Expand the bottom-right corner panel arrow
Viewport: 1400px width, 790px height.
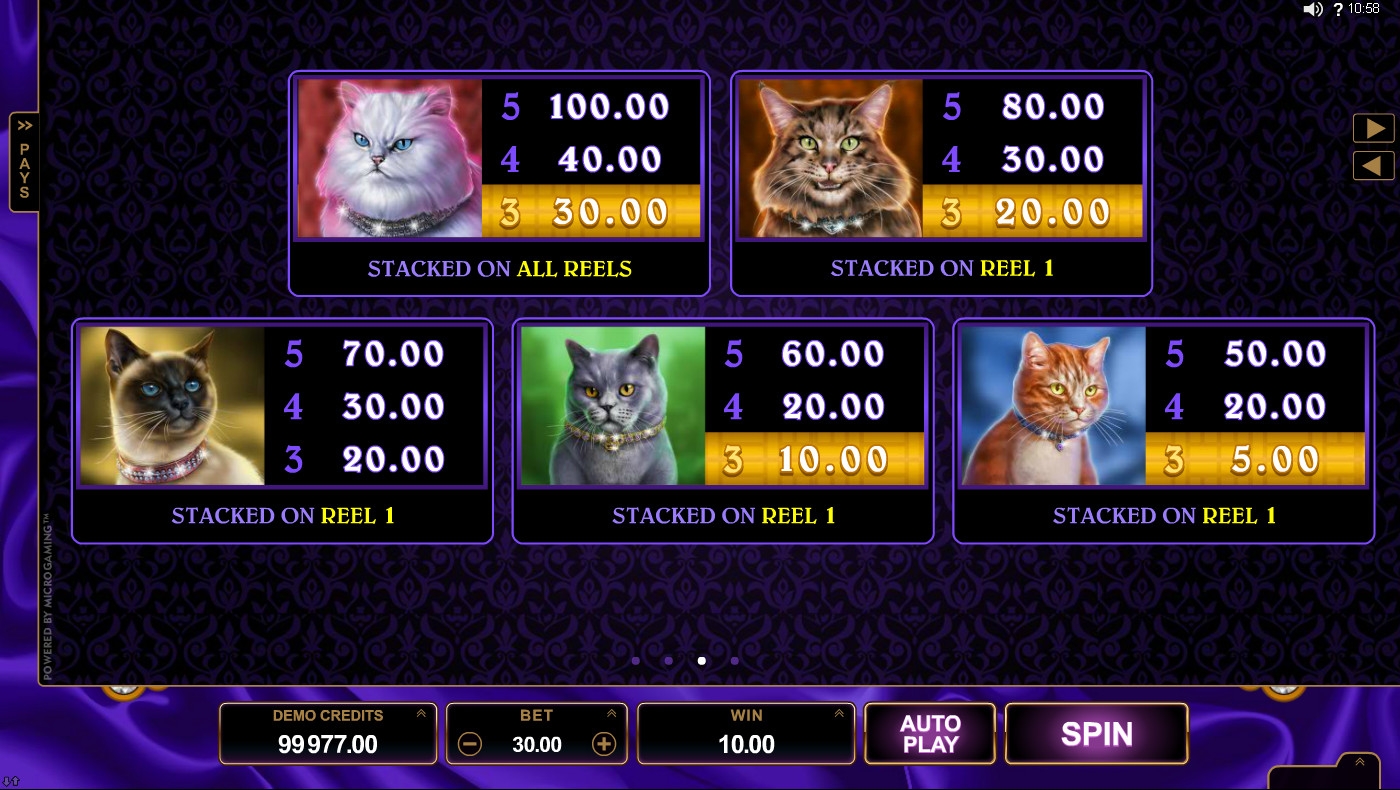(1359, 763)
